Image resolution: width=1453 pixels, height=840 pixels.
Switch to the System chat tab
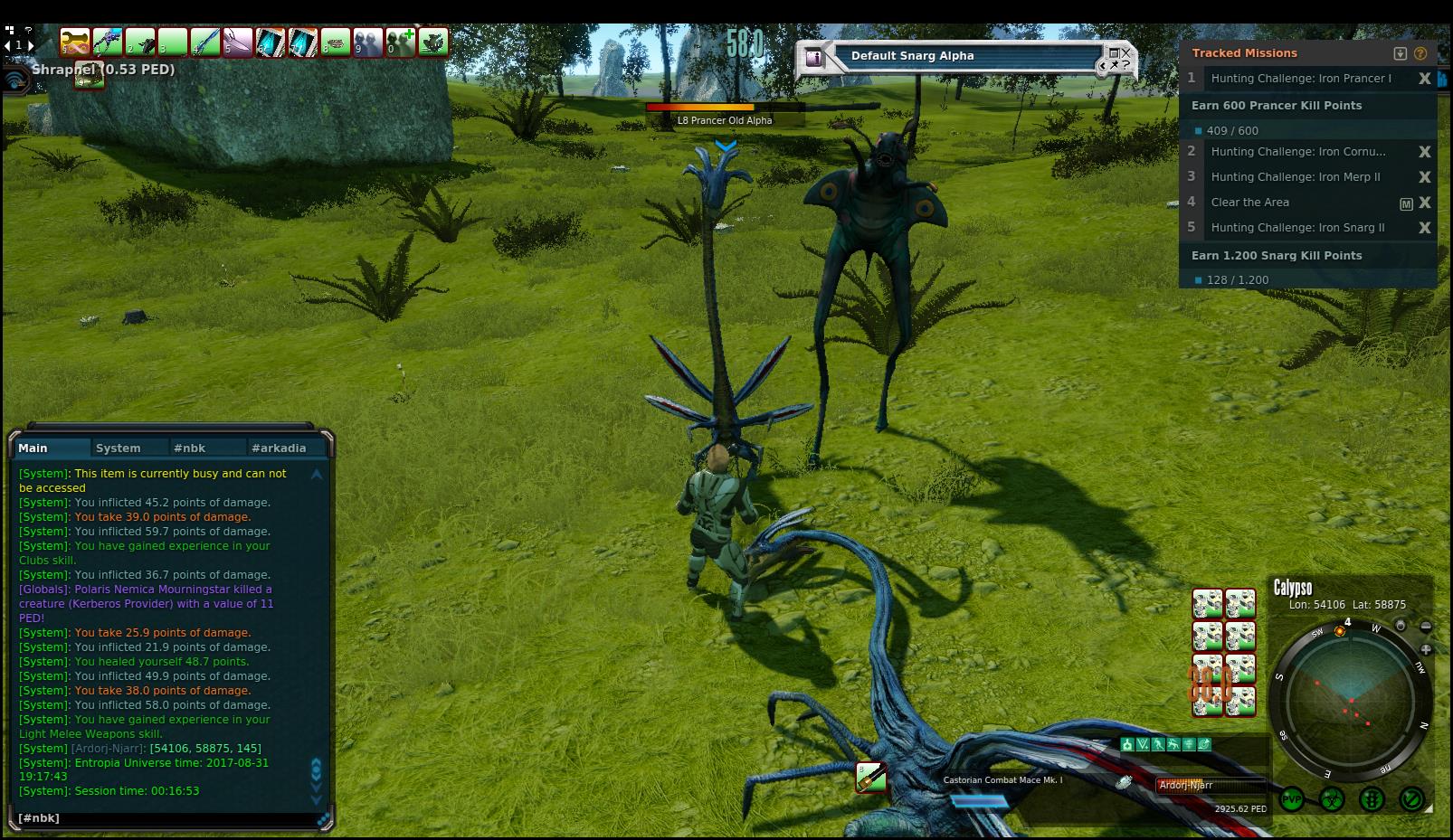[119, 448]
